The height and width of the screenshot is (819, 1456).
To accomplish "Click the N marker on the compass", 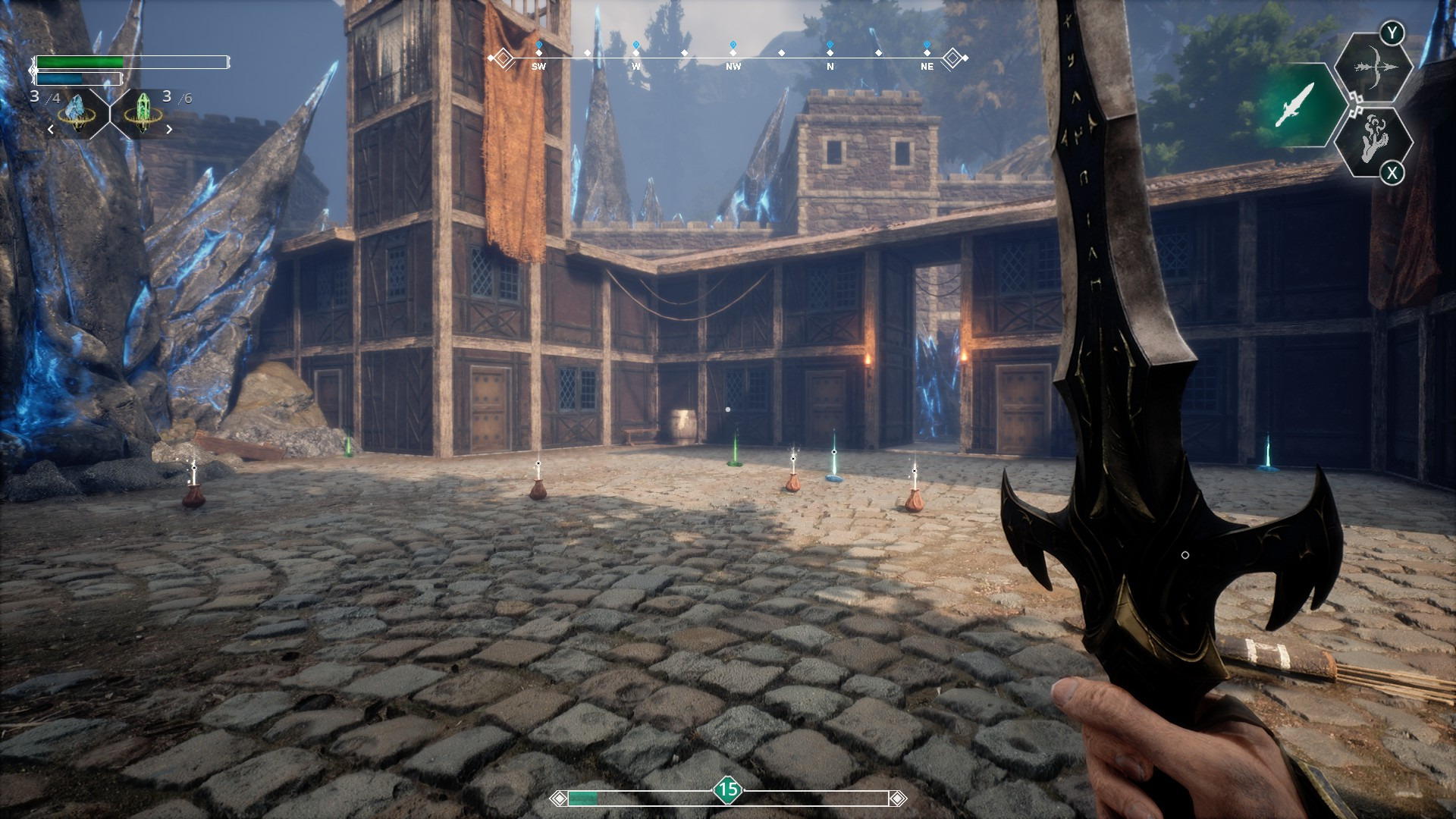I will 830,66.
